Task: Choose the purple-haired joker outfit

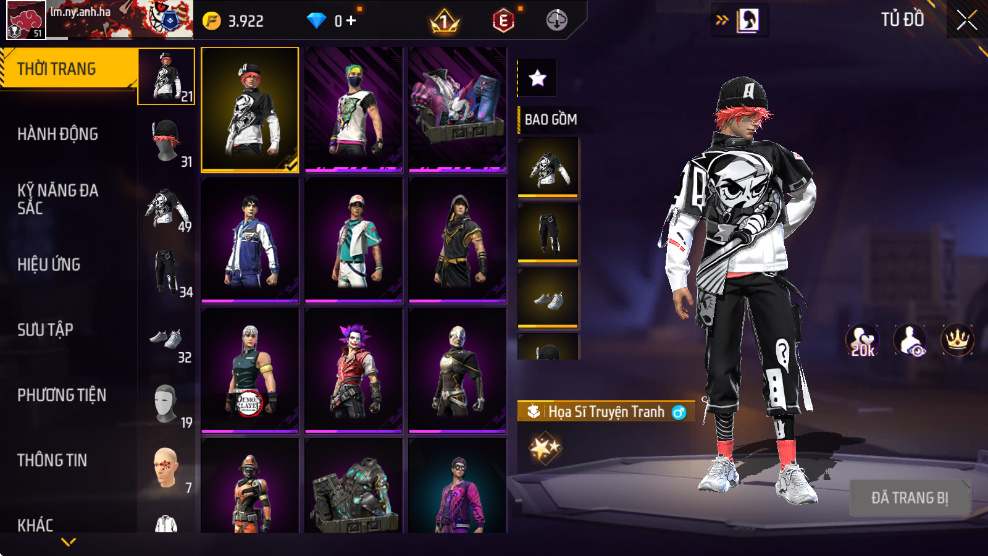Action: tap(354, 369)
